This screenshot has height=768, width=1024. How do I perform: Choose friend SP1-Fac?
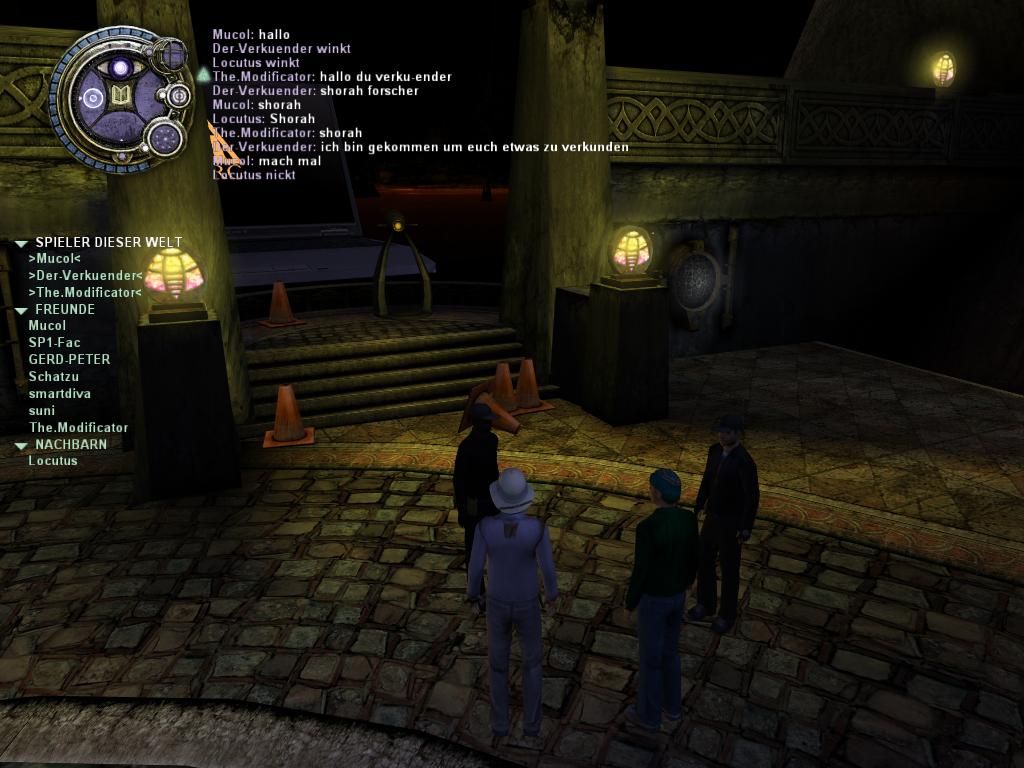pyautogui.click(x=54, y=343)
